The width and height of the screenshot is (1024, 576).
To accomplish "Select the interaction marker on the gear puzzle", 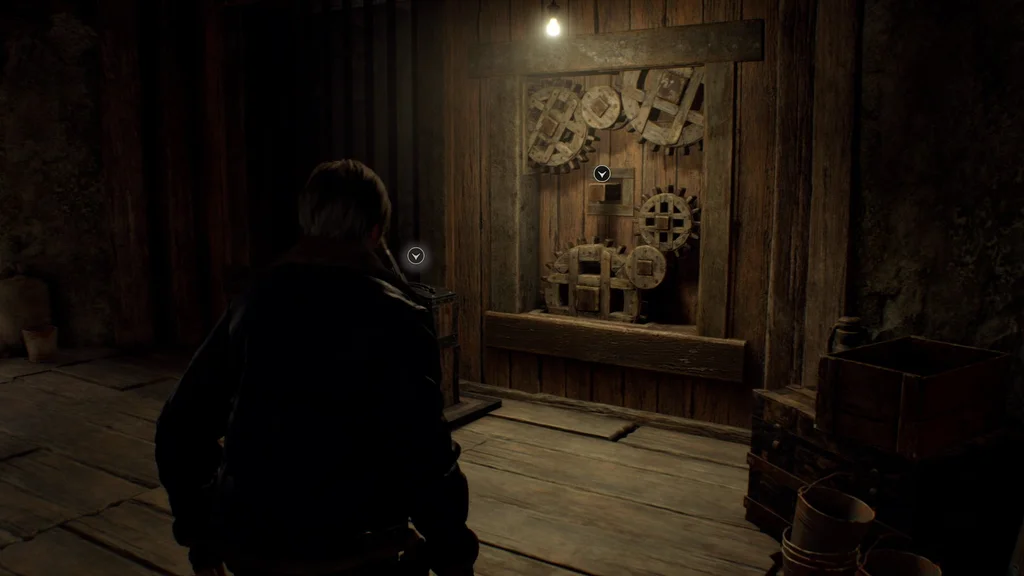I will pyautogui.click(x=602, y=174).
